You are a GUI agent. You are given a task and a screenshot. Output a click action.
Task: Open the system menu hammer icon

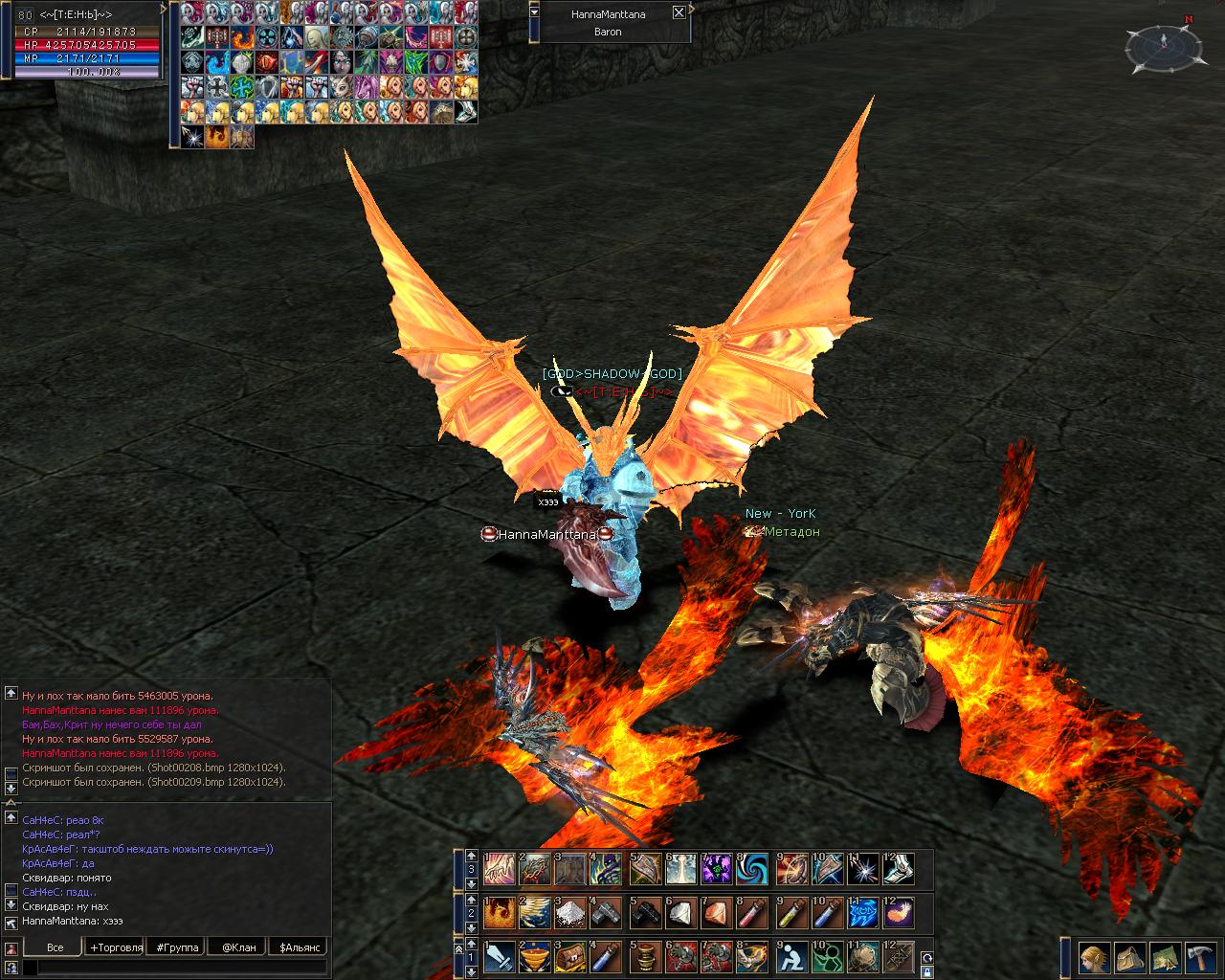(x=1199, y=957)
